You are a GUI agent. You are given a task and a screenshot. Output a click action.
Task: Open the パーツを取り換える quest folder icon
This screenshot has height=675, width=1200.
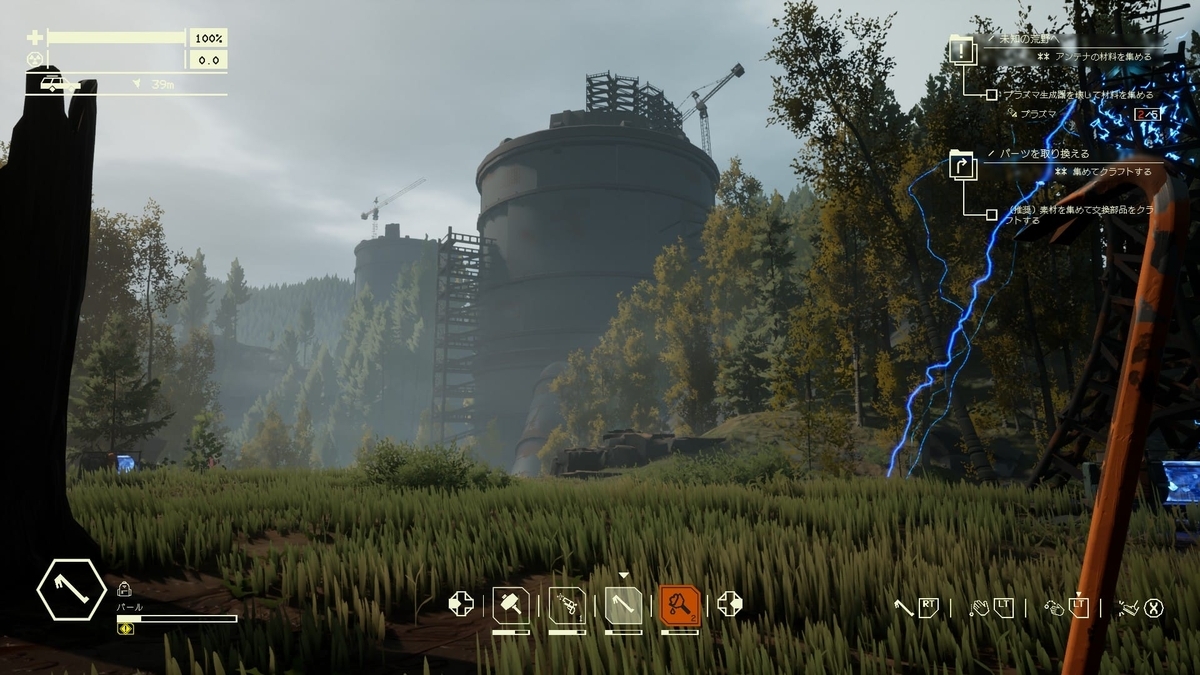click(962, 164)
